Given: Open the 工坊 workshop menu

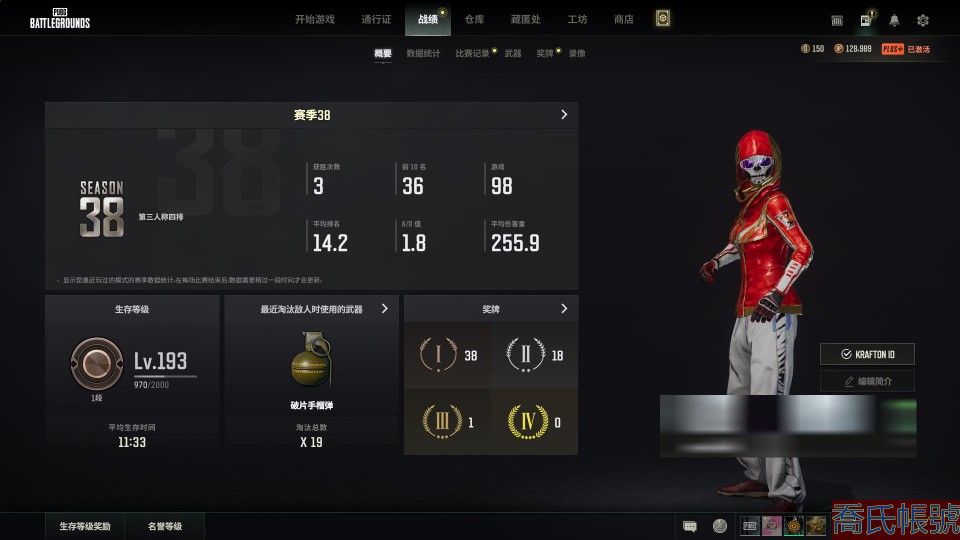Looking at the screenshot, I should coord(577,19).
